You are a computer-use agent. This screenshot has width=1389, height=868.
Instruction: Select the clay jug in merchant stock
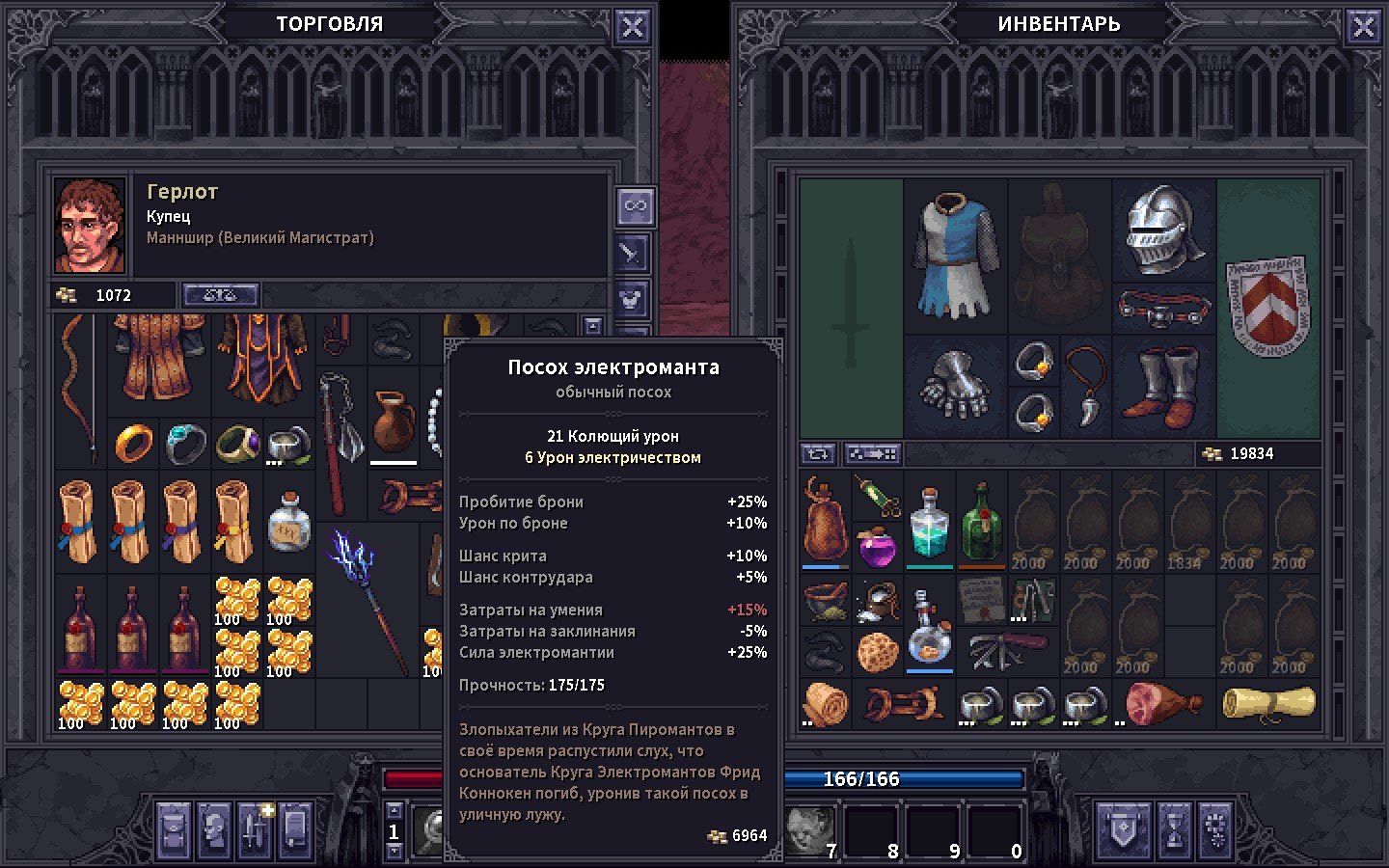pyautogui.click(x=394, y=421)
